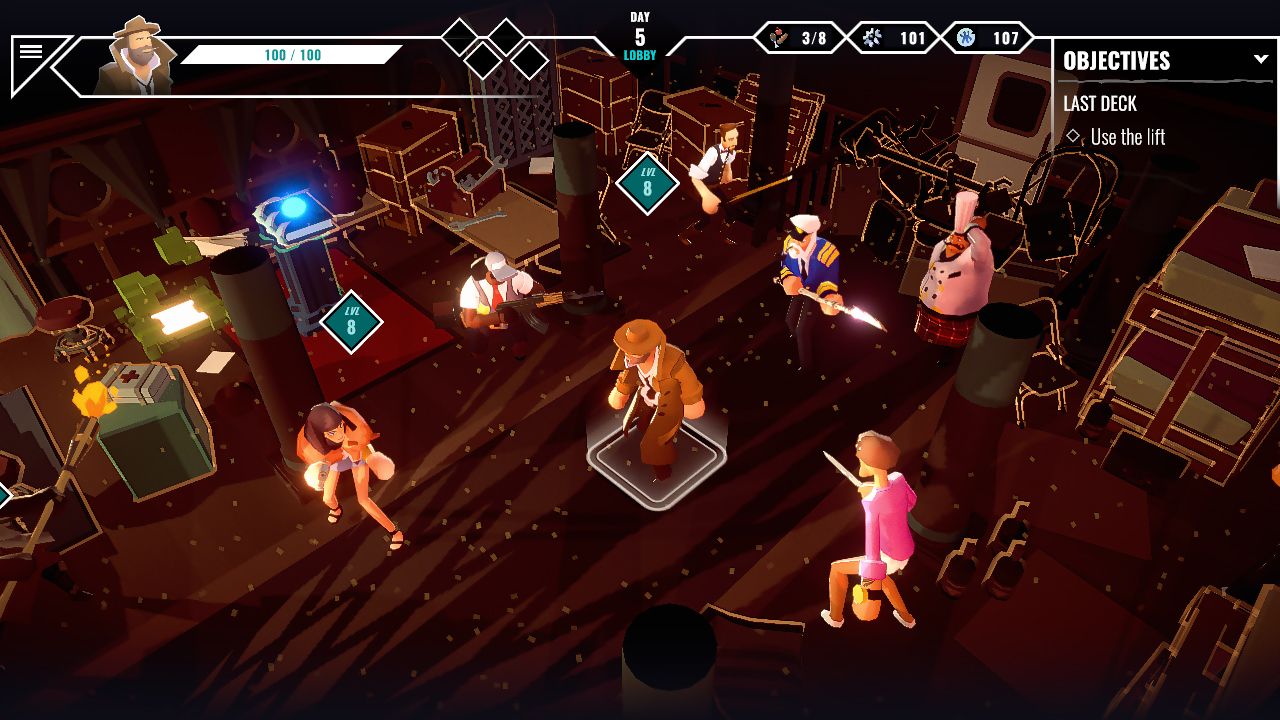Image resolution: width=1280 pixels, height=720 pixels.
Task: Click the food supplies 3/8 icon
Action: 794,35
